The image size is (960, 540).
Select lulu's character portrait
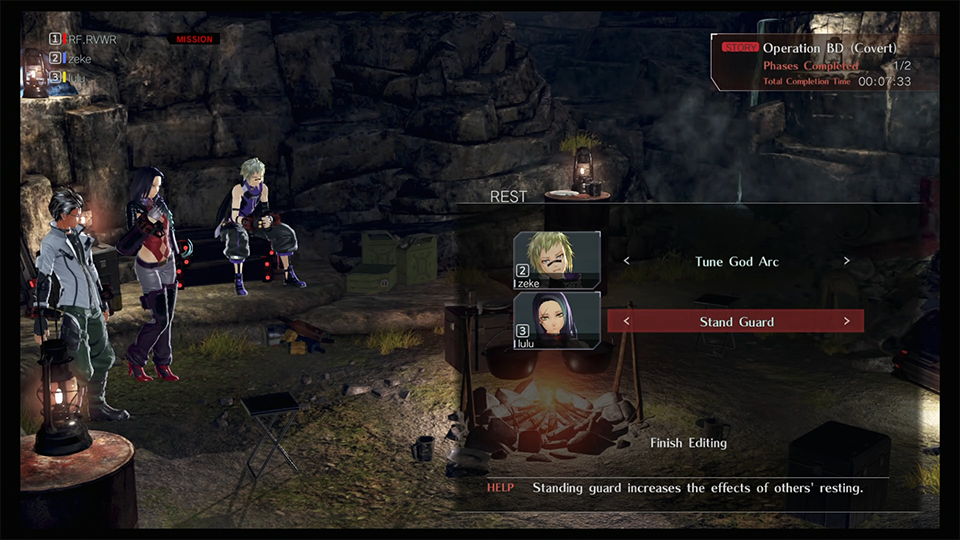tap(557, 320)
